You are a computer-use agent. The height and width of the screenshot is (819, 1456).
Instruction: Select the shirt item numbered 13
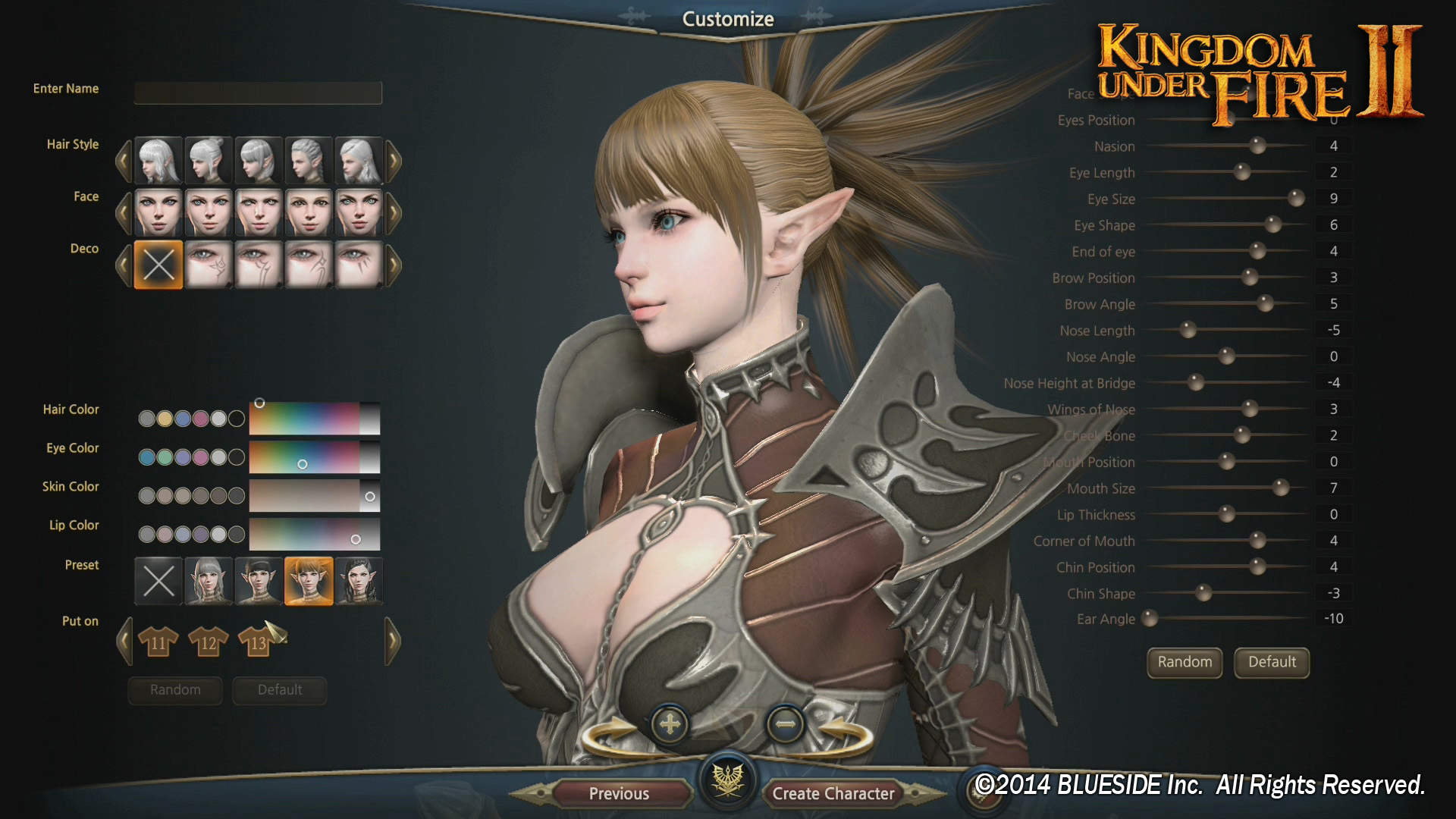tap(257, 642)
